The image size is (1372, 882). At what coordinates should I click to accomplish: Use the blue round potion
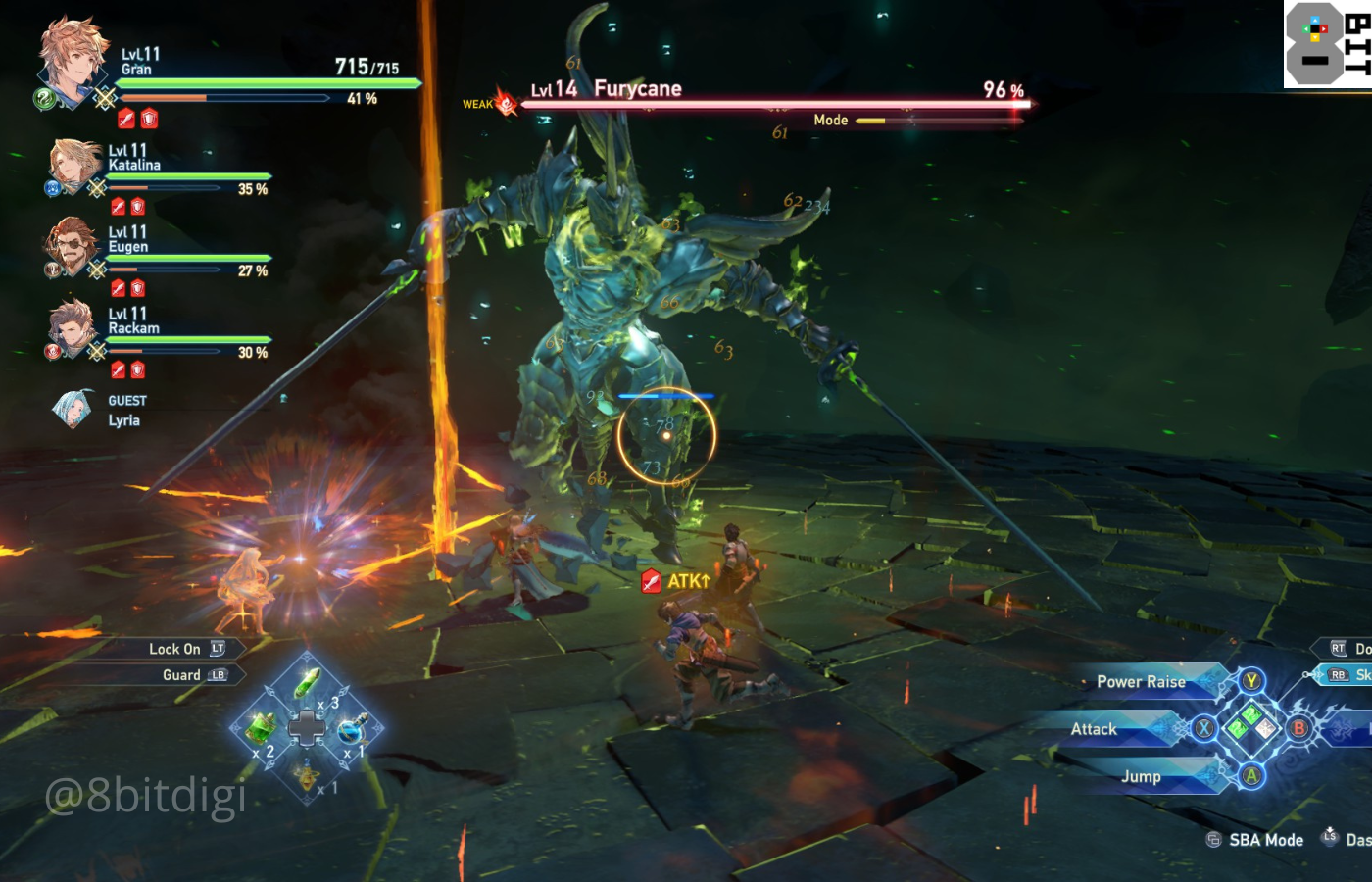352,729
